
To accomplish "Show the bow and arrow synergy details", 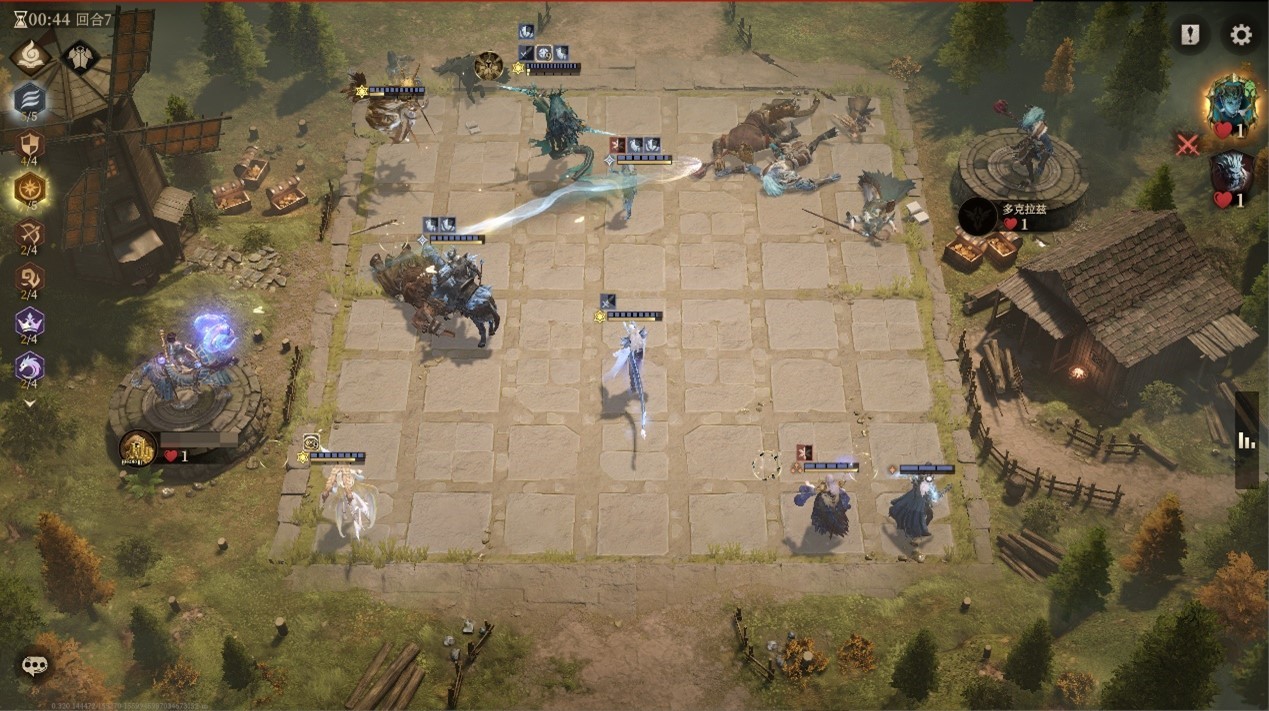I will (29, 235).
